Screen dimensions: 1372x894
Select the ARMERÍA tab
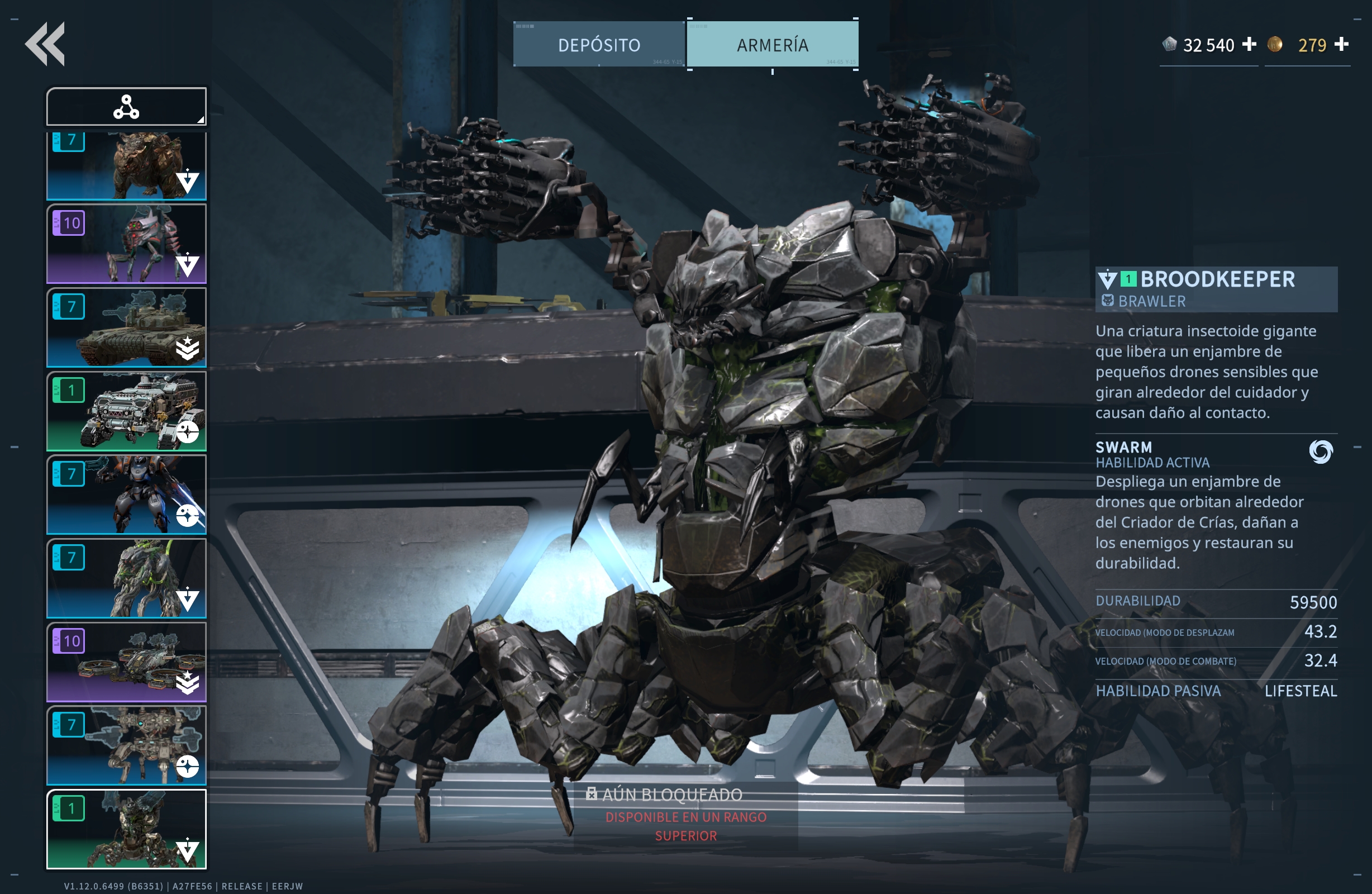773,44
